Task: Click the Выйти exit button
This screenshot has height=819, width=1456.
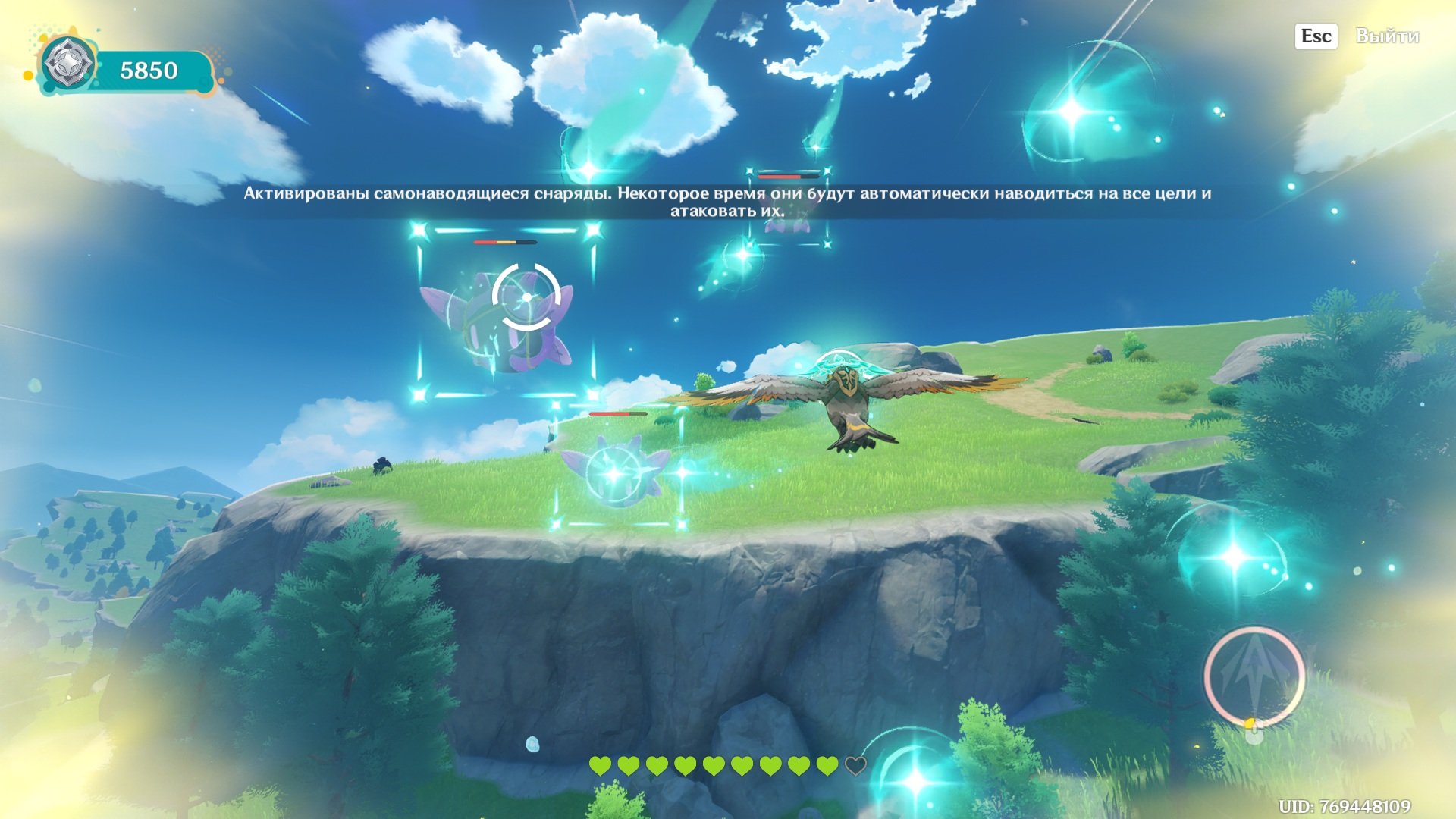Action: pos(1386,36)
